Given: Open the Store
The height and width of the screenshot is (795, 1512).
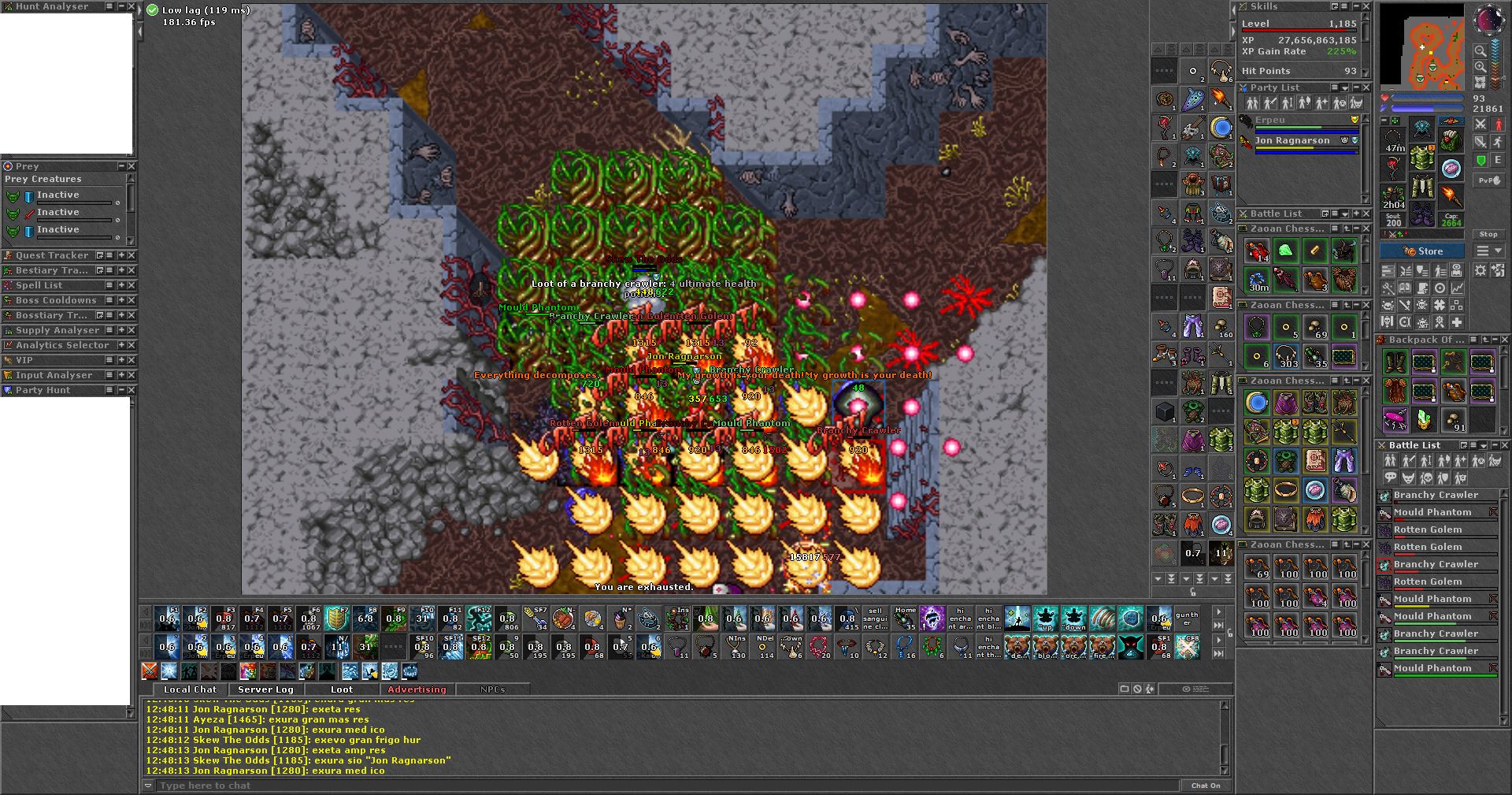Looking at the screenshot, I should pyautogui.click(x=1422, y=251).
